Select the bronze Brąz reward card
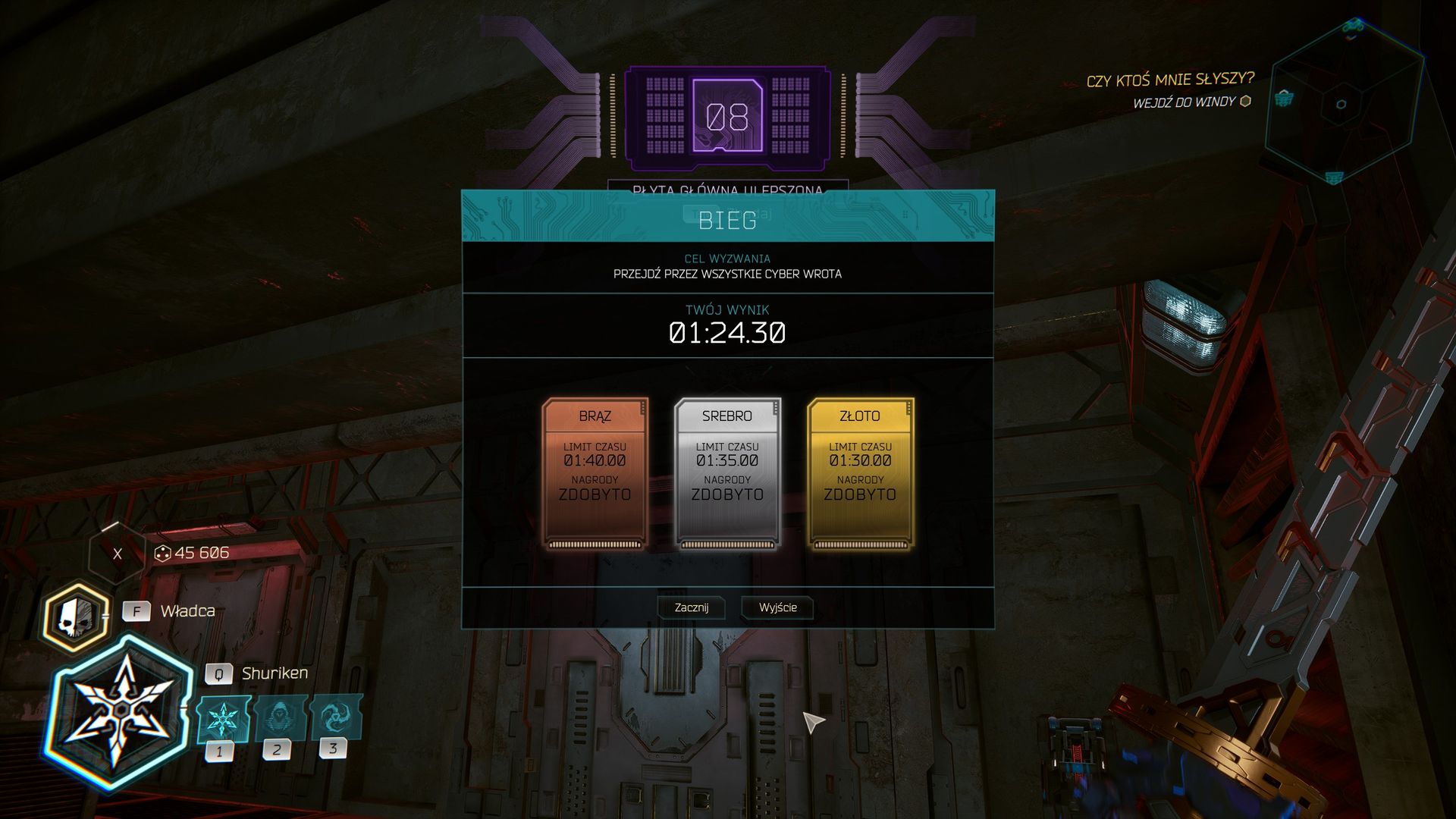Screen dimensions: 1456x819 595,472
